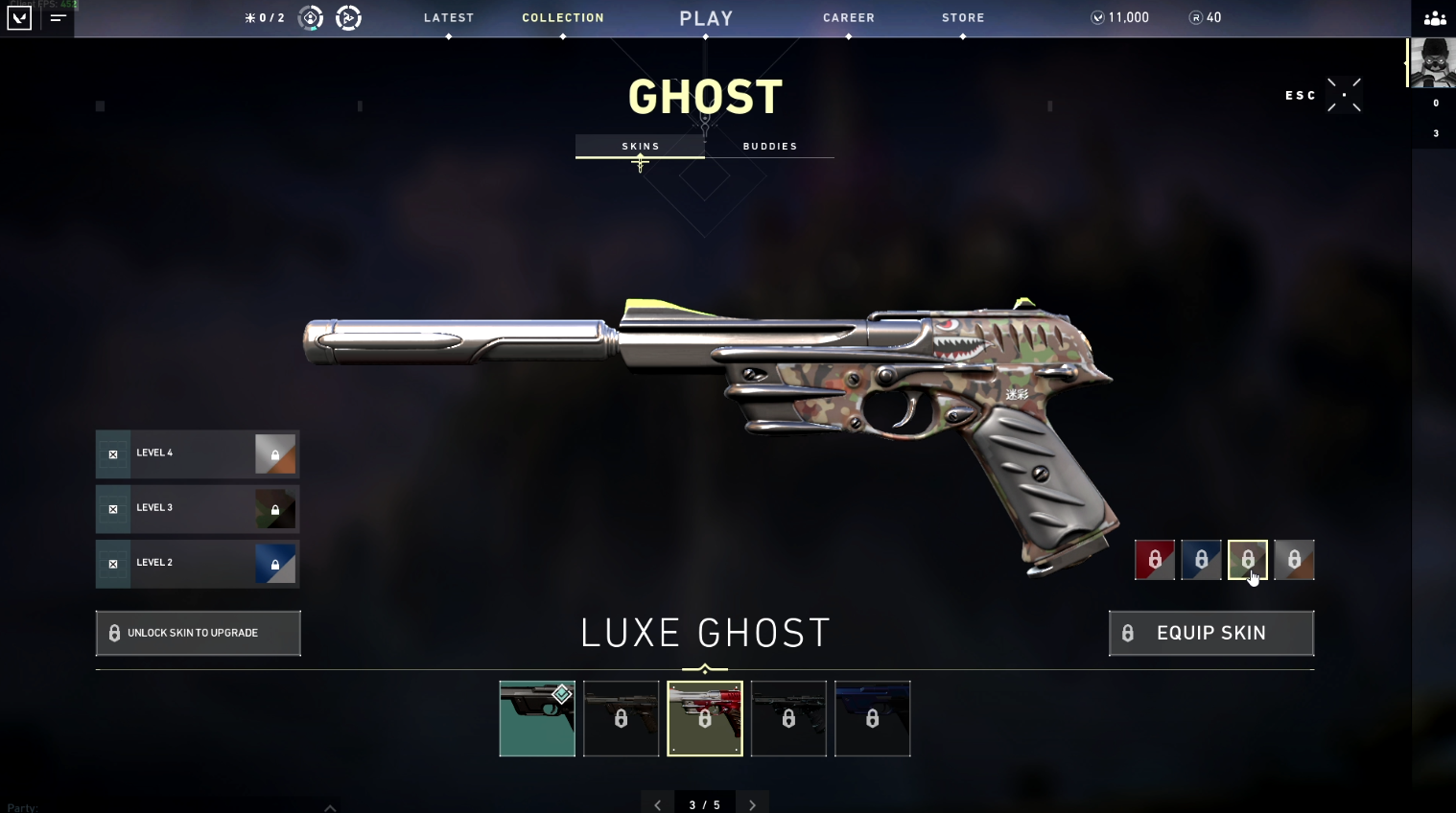Open the Store menu item
1456x813 pixels.
click(963, 16)
